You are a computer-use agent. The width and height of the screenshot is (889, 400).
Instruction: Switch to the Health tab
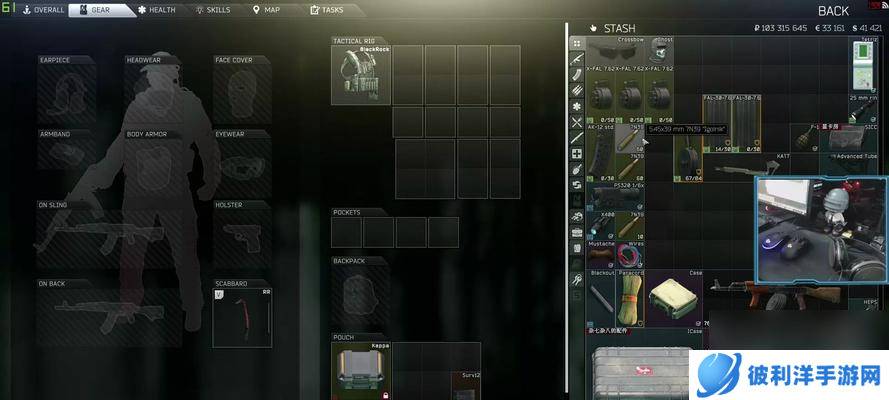pos(157,10)
